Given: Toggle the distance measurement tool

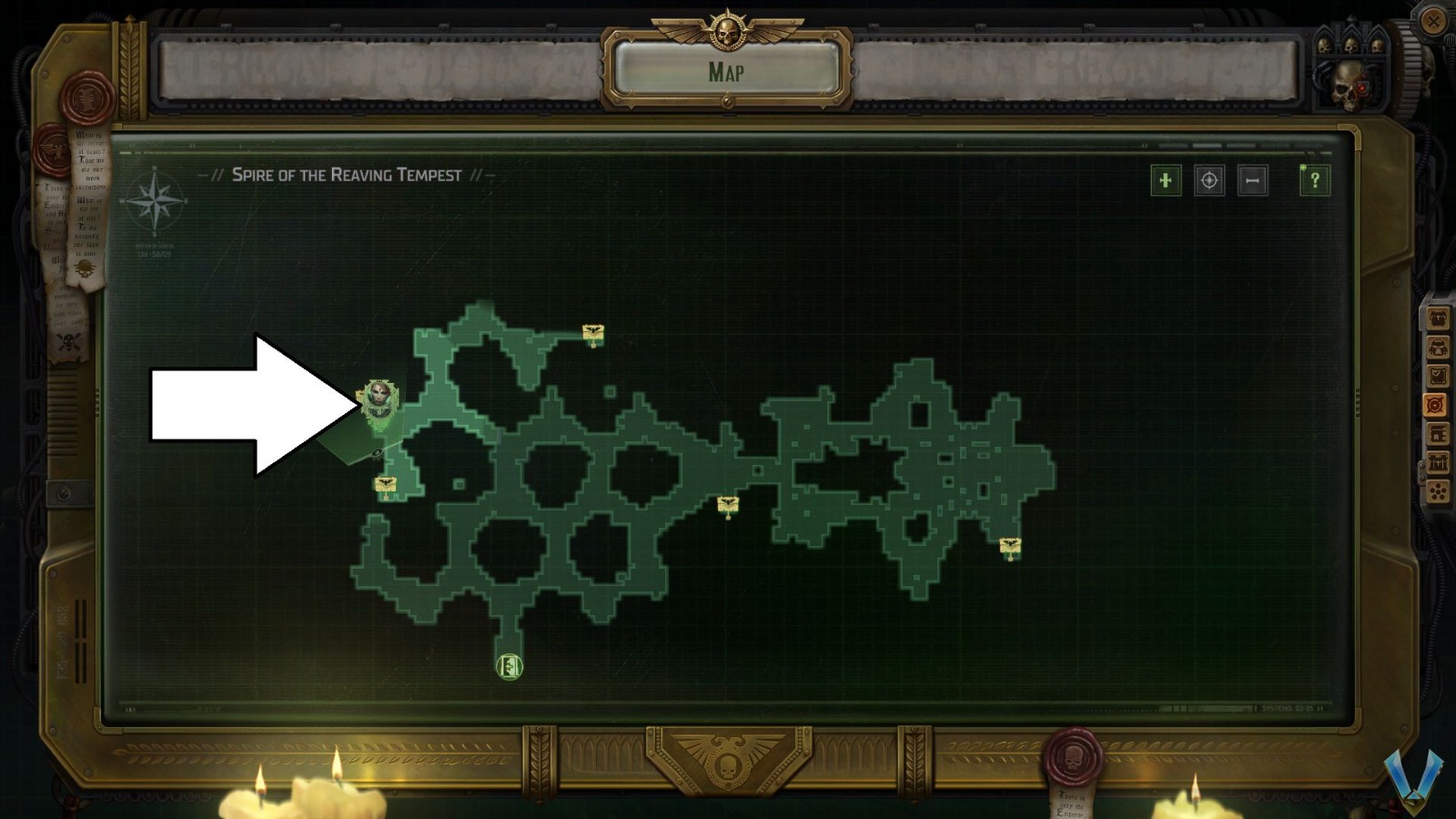Looking at the screenshot, I should [x=1251, y=181].
